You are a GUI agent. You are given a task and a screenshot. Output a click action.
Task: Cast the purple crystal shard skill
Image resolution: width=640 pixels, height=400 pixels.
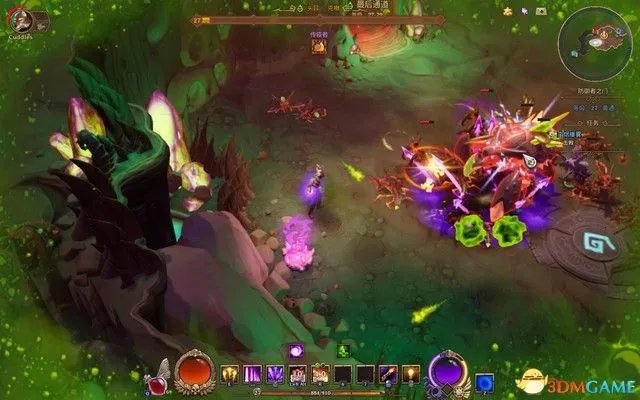tap(274, 374)
